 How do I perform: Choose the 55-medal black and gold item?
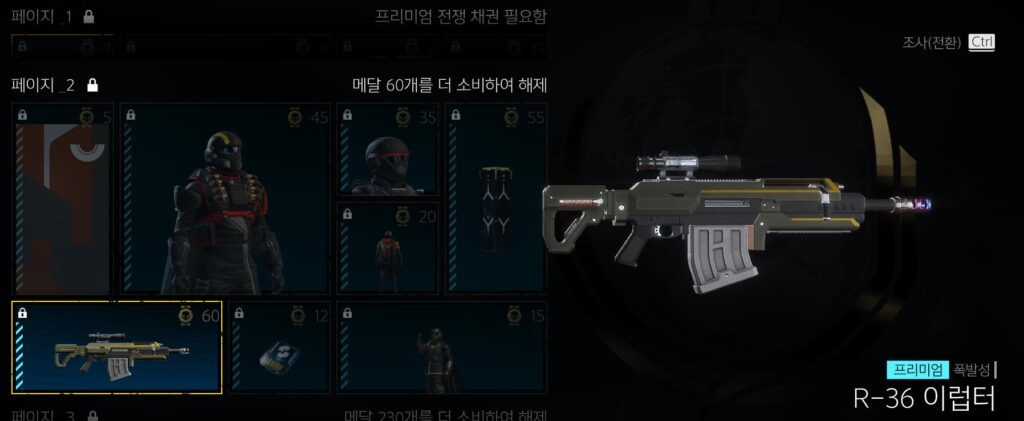tap(496, 199)
